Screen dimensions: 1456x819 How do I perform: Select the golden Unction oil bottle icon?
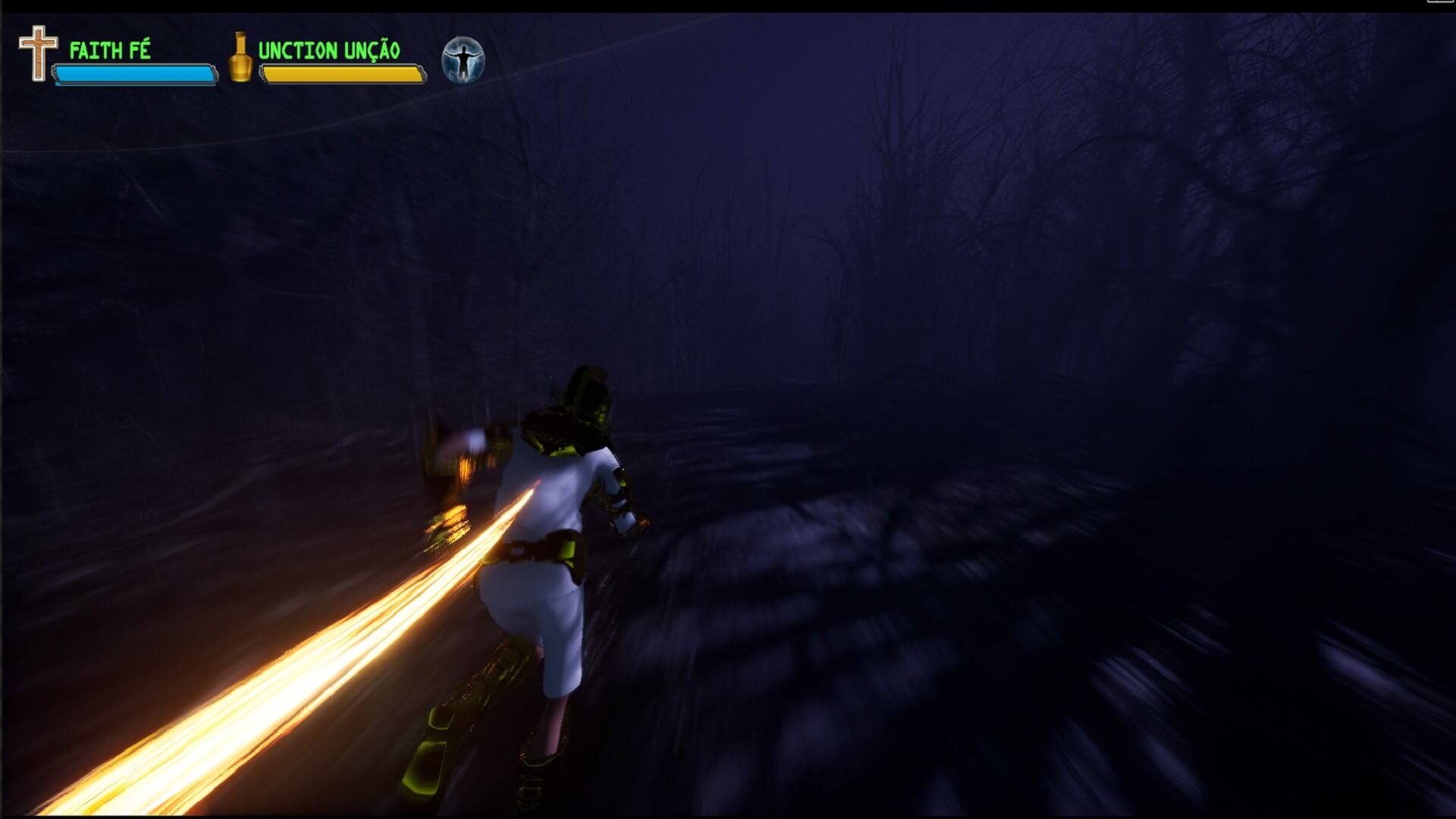pos(240,57)
